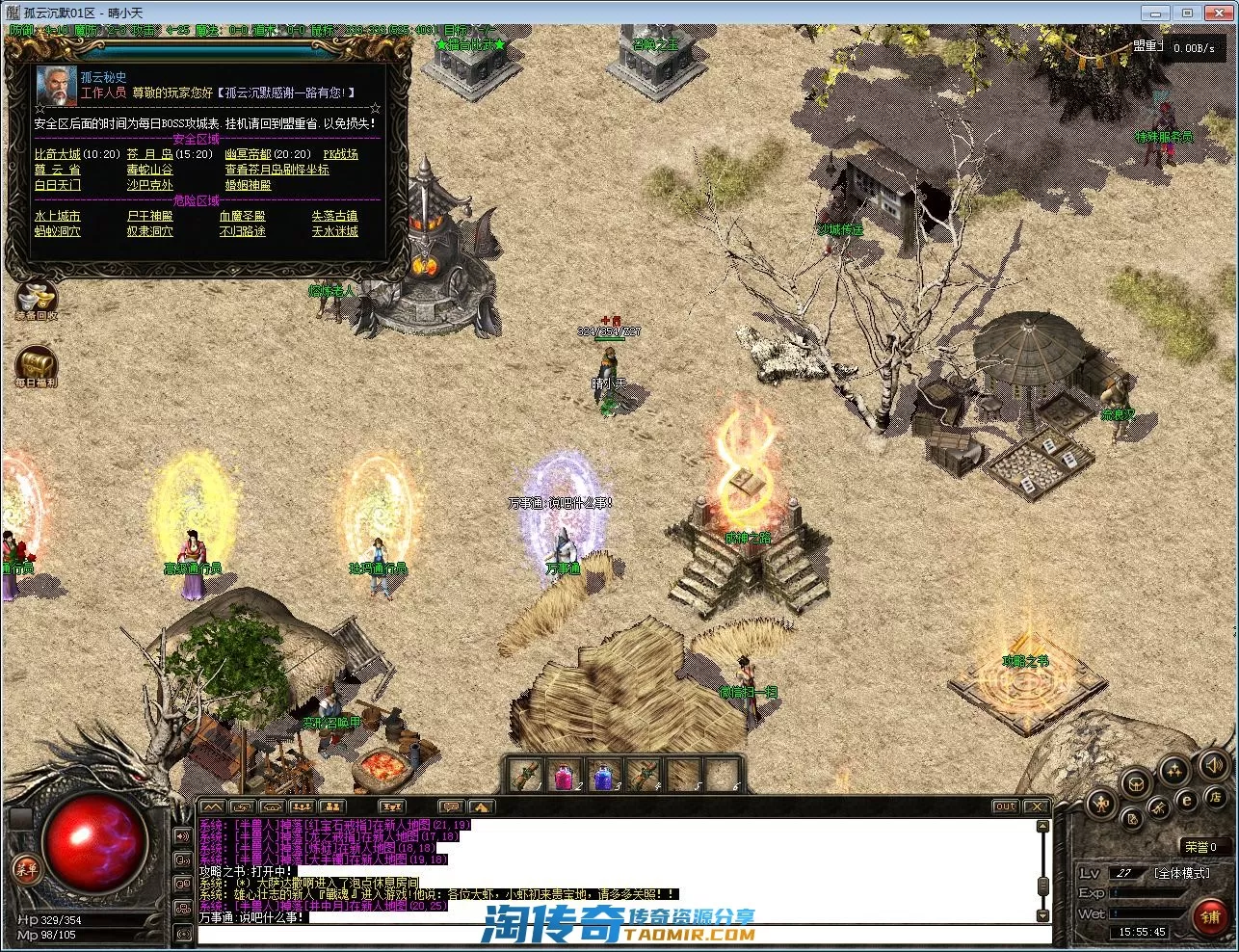Open the 每日福利 treasure chest icon
Image resolution: width=1239 pixels, height=952 pixels.
(37, 364)
